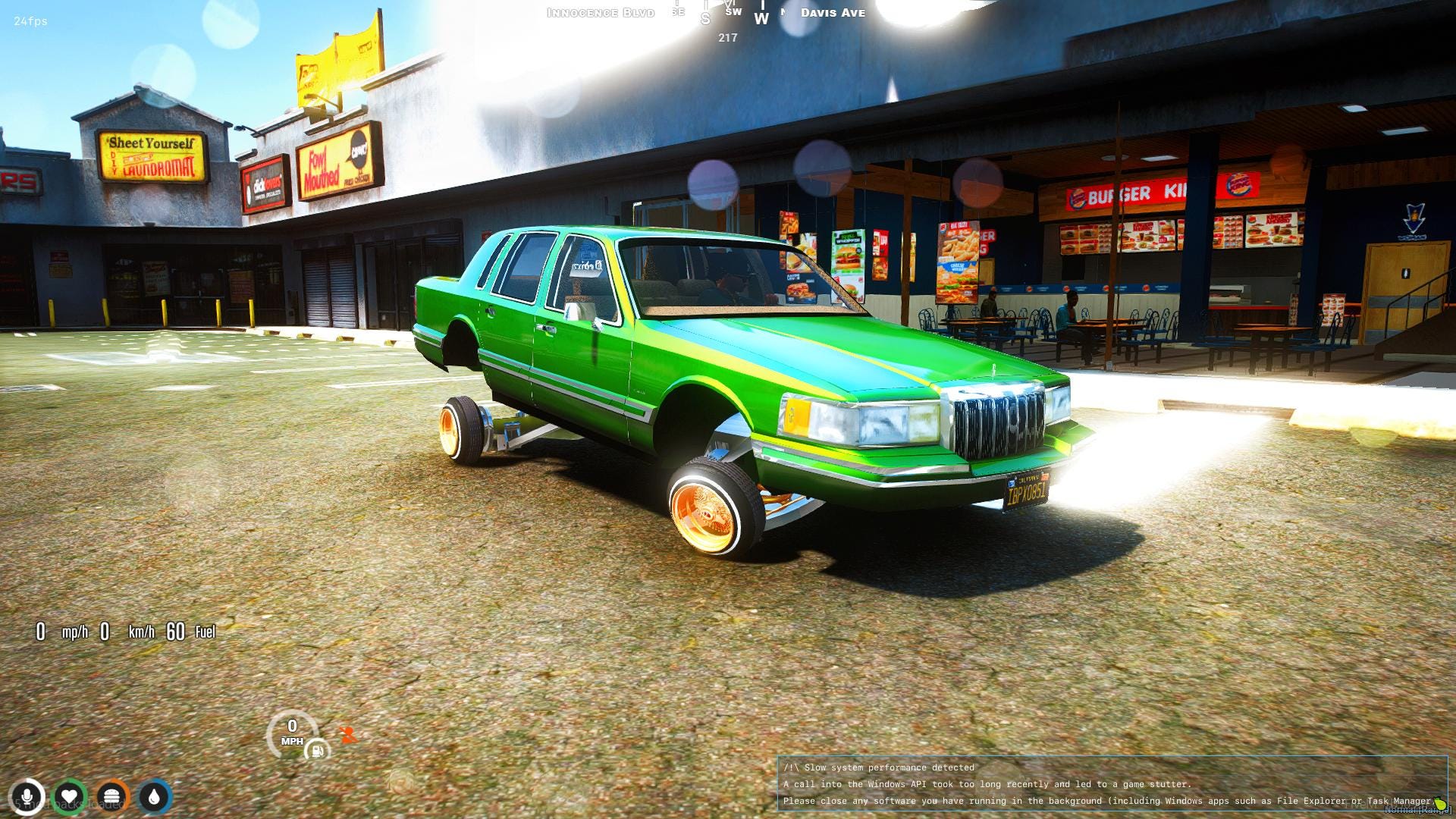The image size is (1456, 819).
Task: Select the burger hunger indicator icon
Action: coord(111,795)
